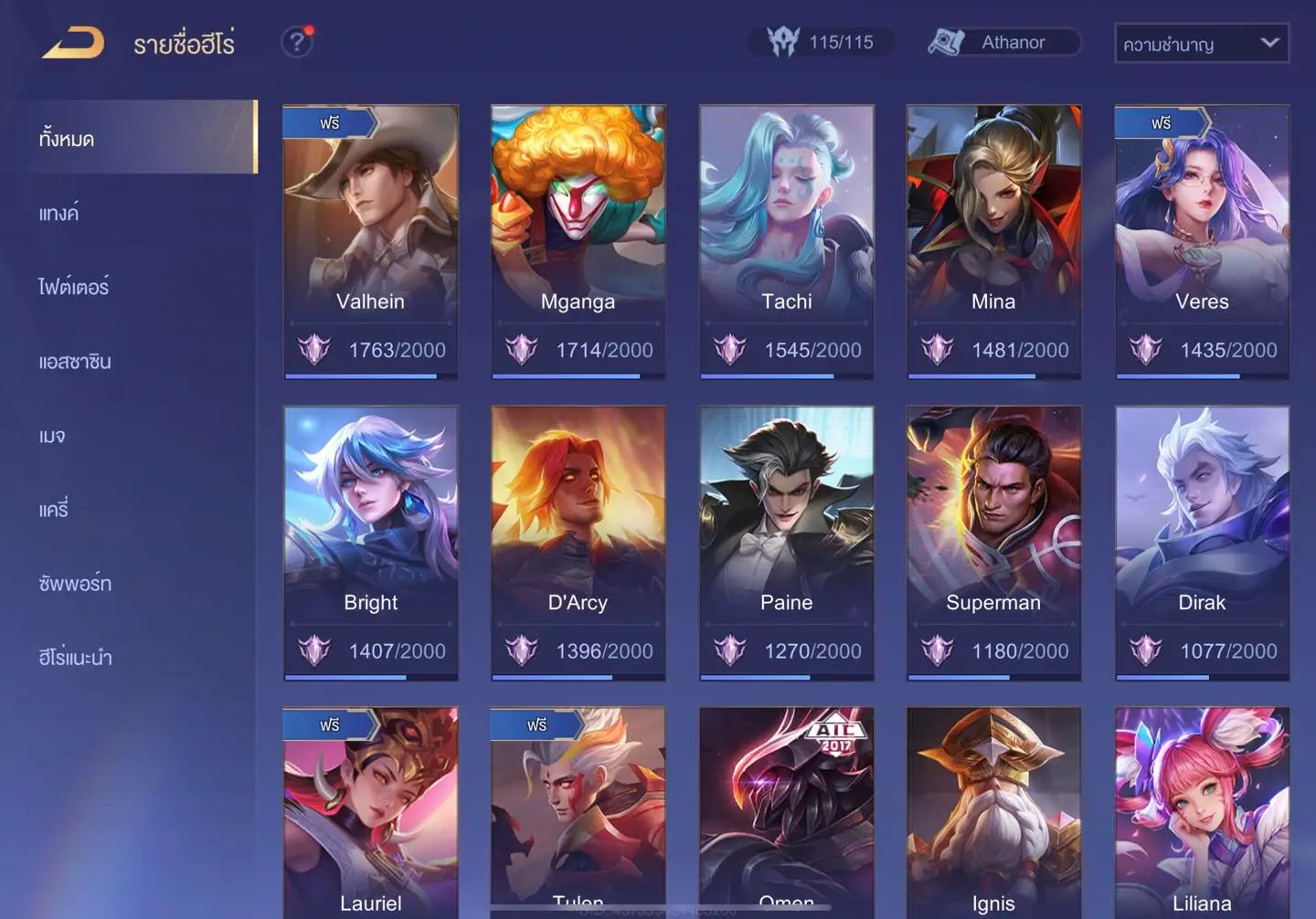View the ฮีโร่แนะนำ tab

point(76,658)
